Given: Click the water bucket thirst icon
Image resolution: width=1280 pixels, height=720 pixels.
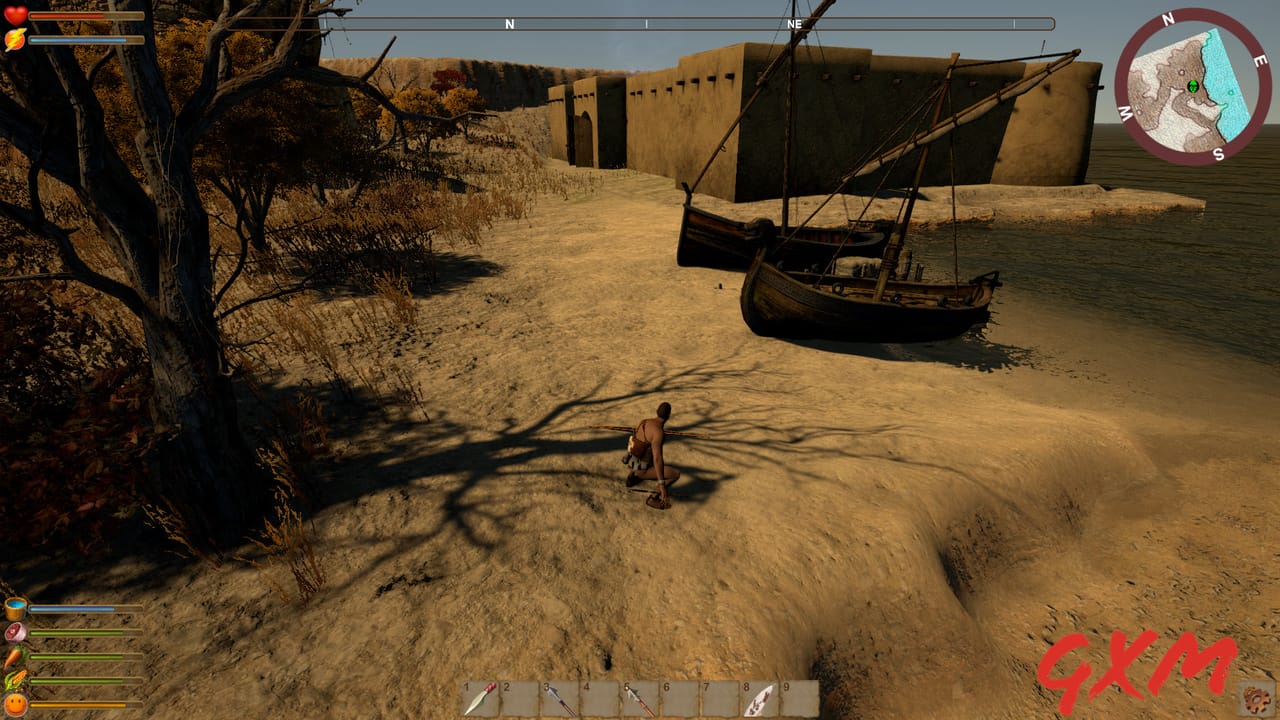Looking at the screenshot, I should pyautogui.click(x=14, y=608).
